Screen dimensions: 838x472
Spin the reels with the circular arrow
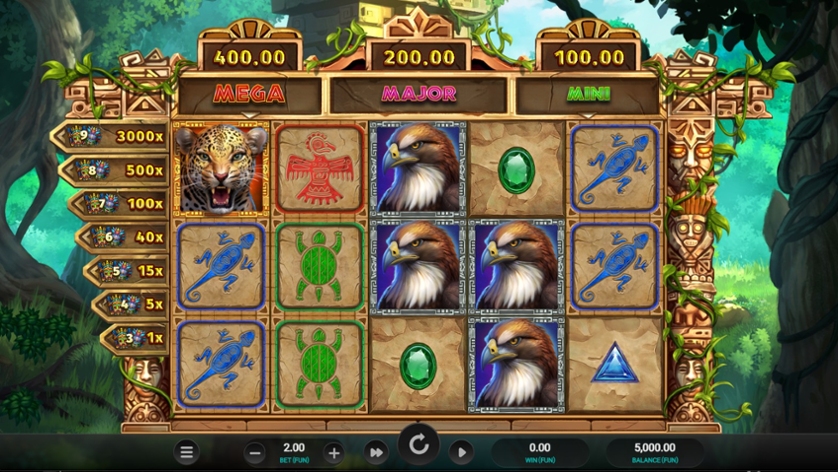(x=419, y=445)
